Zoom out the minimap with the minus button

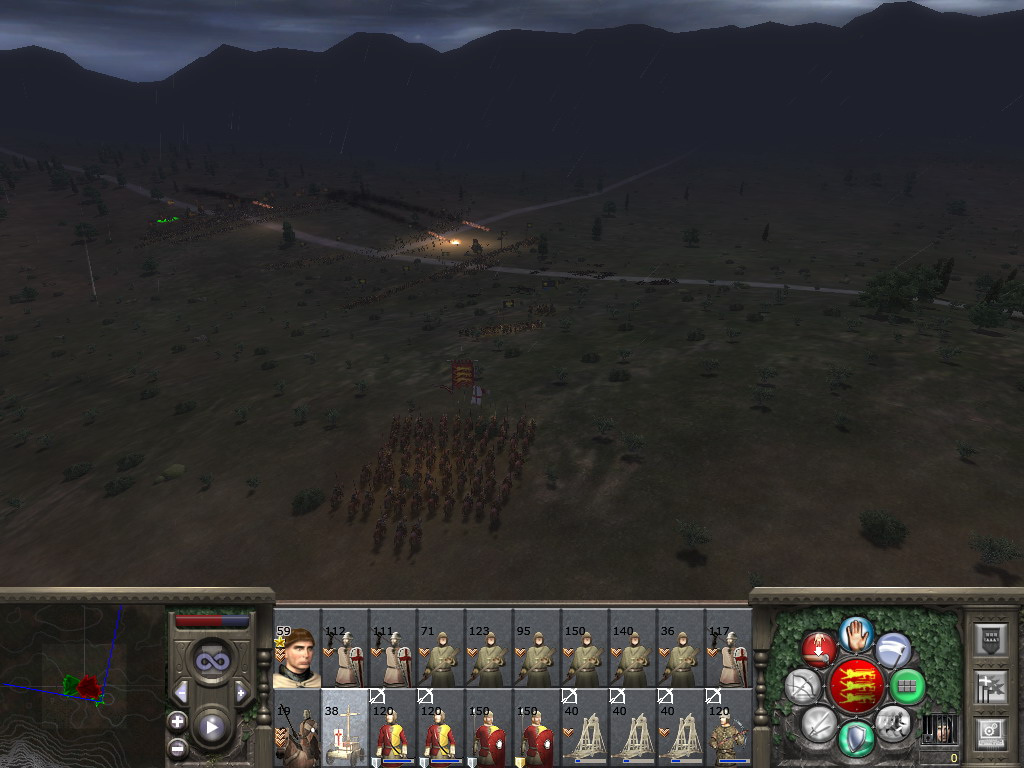click(178, 746)
